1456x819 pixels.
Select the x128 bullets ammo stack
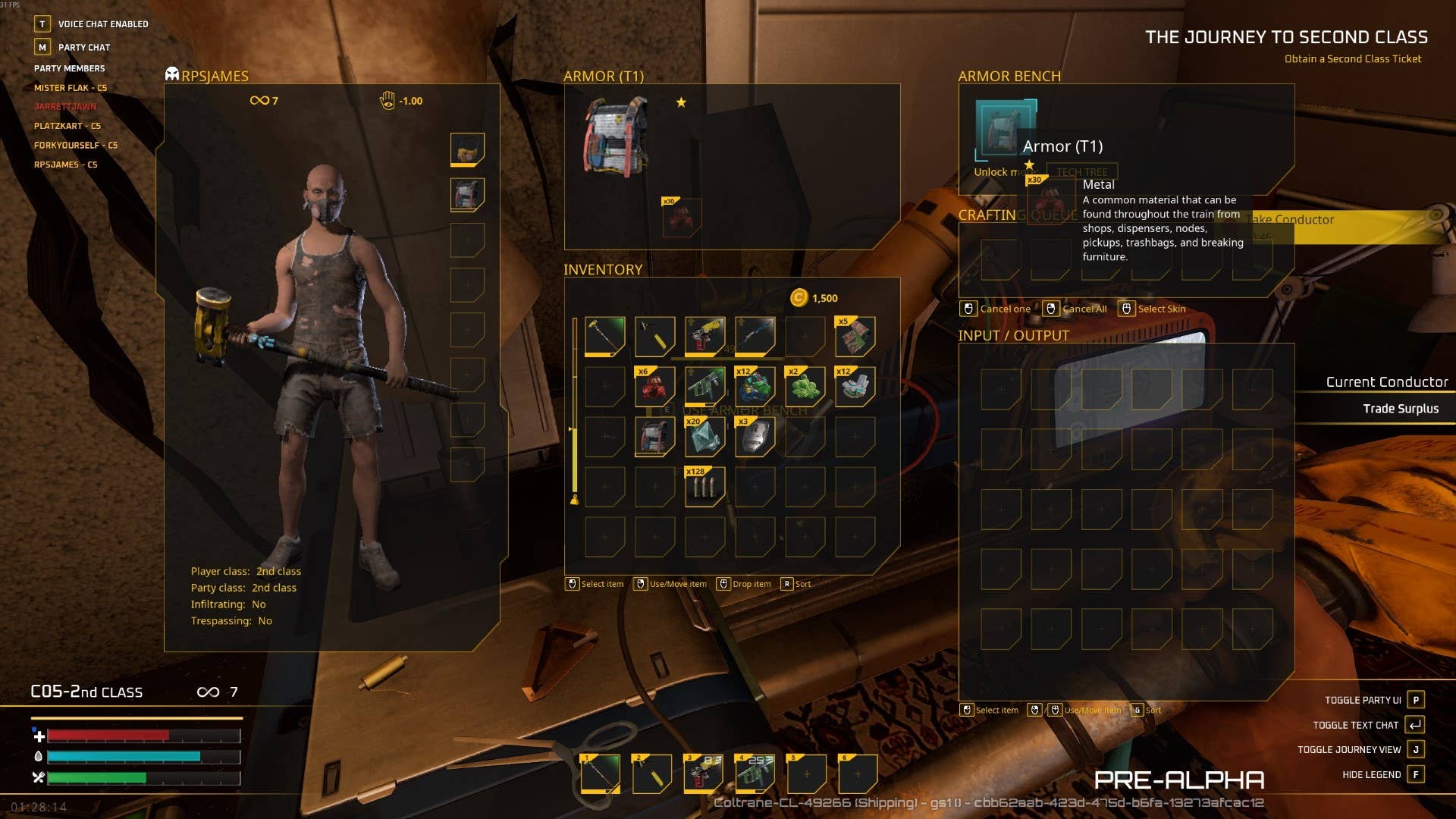click(x=704, y=486)
